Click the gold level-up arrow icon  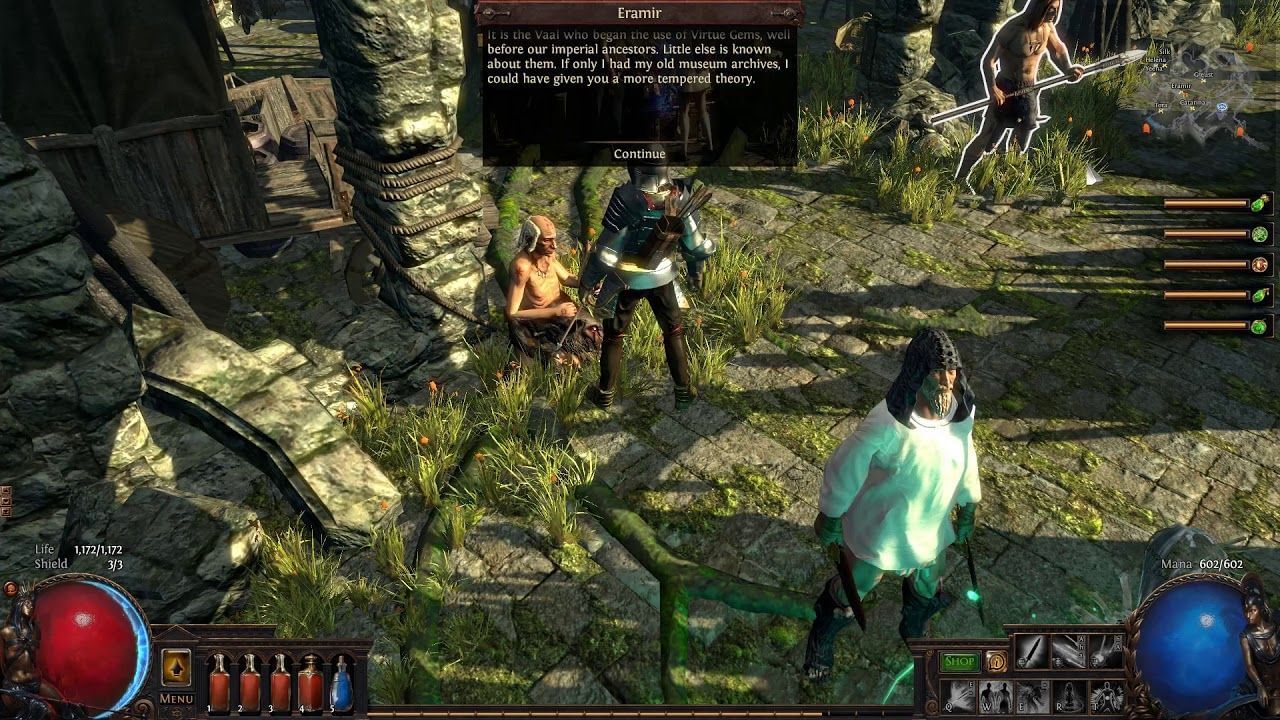pyautogui.click(x=176, y=667)
